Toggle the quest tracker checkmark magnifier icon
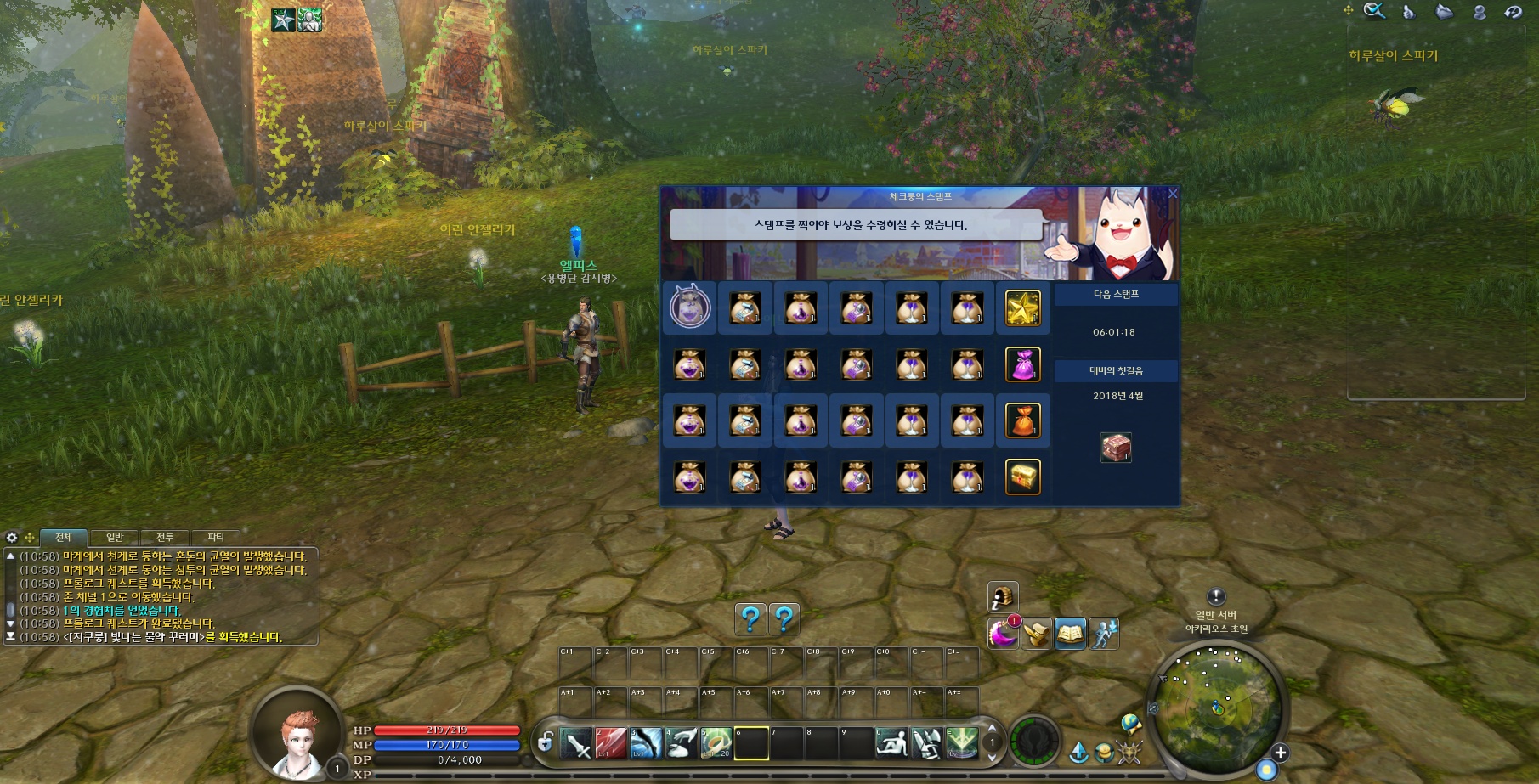This screenshot has height=784, width=1539. [1374, 11]
